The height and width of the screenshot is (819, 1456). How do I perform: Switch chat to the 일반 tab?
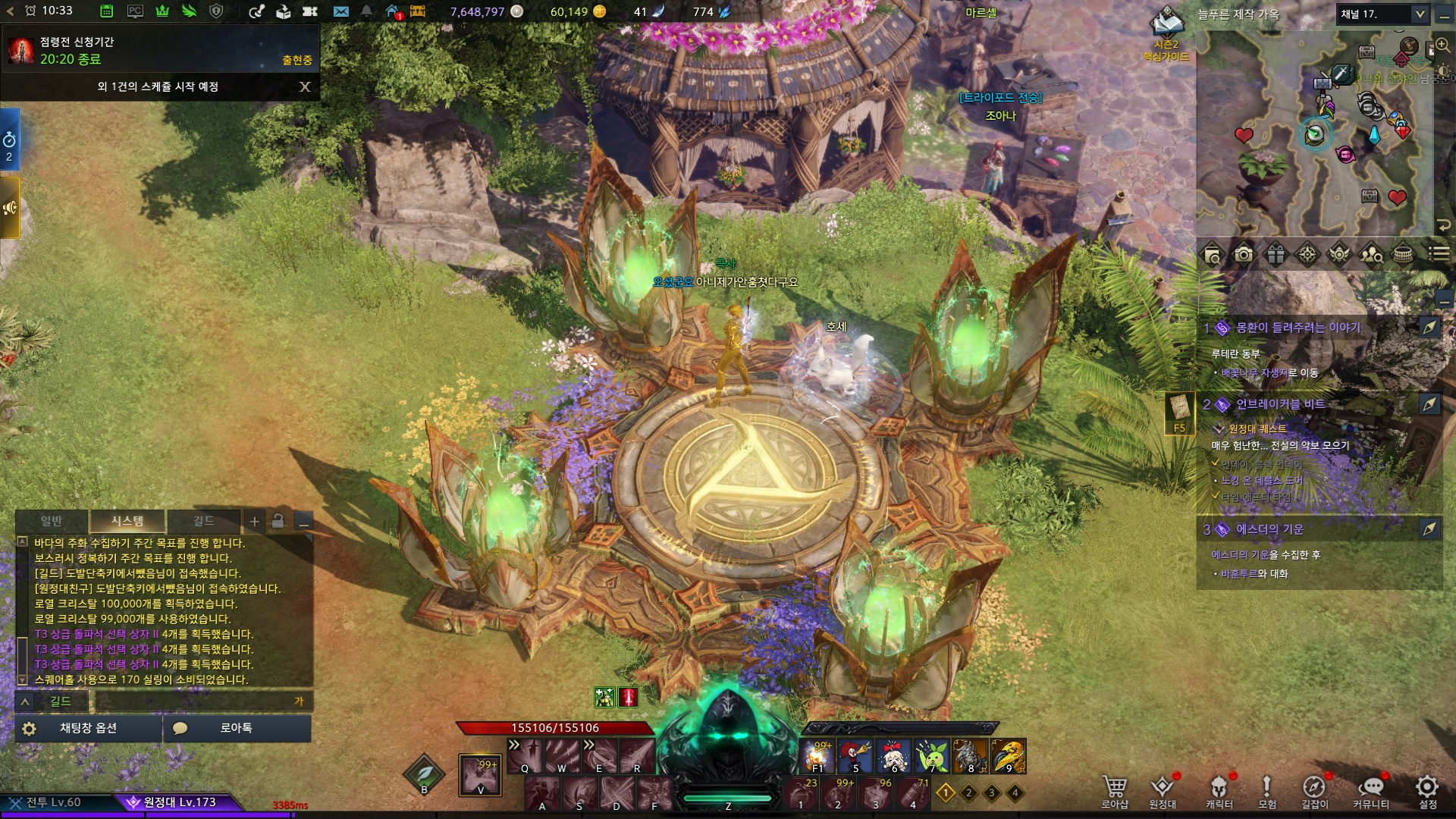tap(52, 521)
